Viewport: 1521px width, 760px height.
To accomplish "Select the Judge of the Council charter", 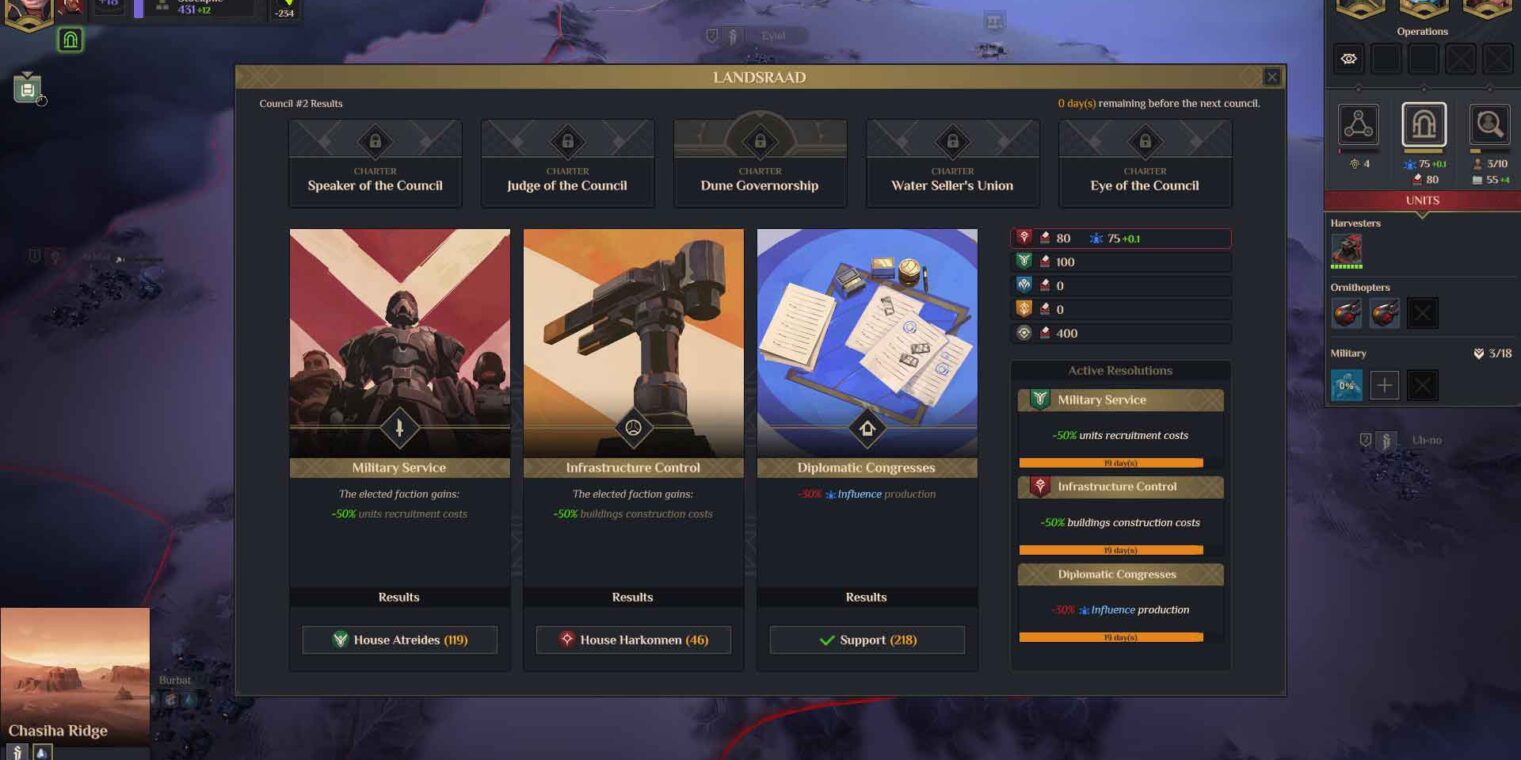I will coord(567,163).
